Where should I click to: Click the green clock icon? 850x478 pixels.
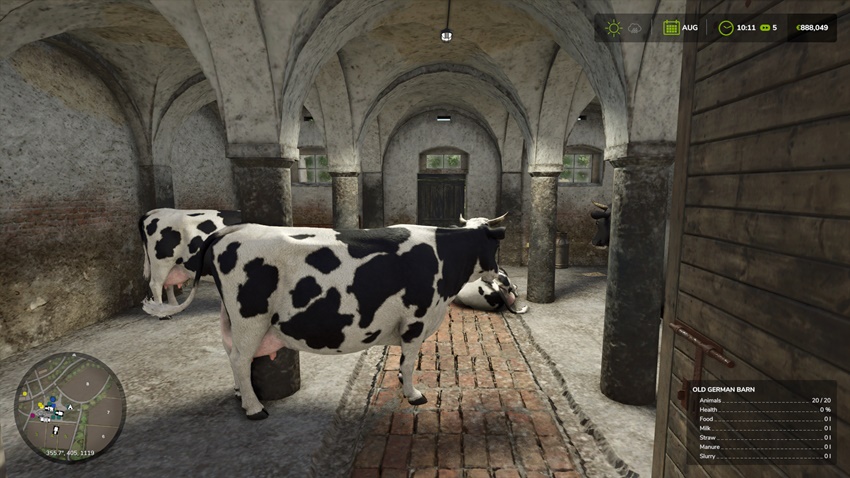click(725, 28)
